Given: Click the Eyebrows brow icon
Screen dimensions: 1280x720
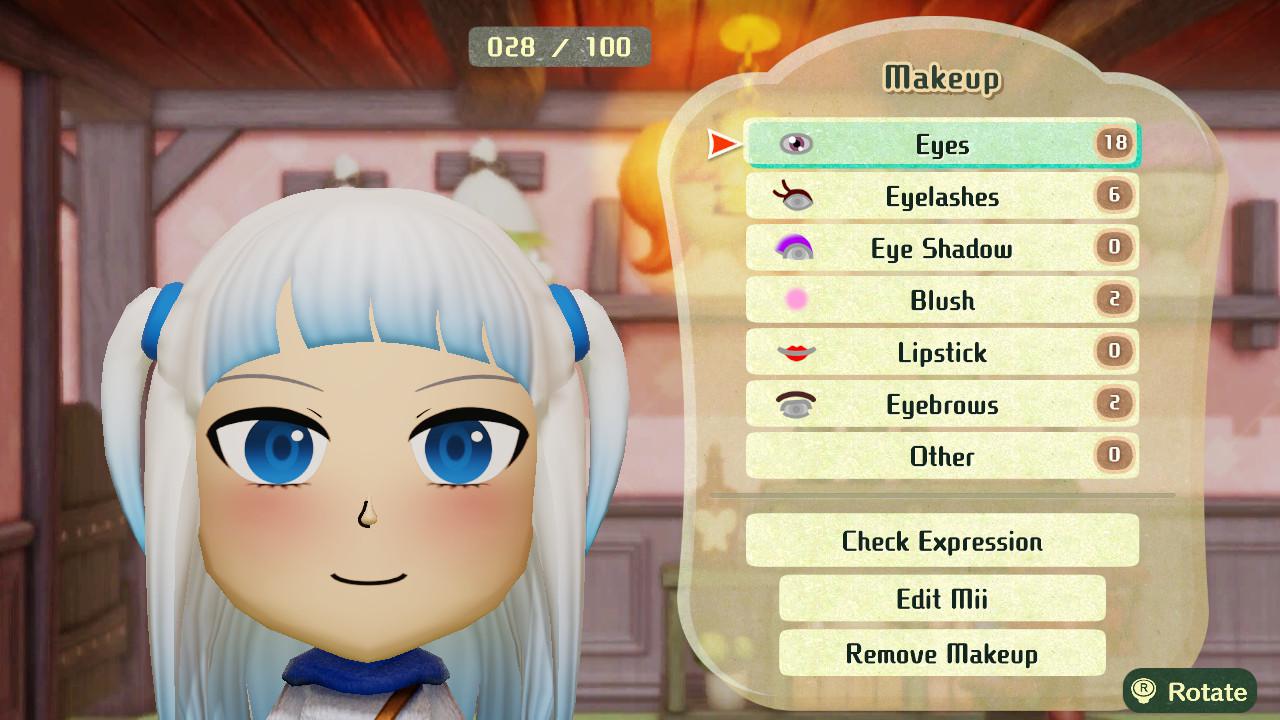Looking at the screenshot, I should [795, 404].
